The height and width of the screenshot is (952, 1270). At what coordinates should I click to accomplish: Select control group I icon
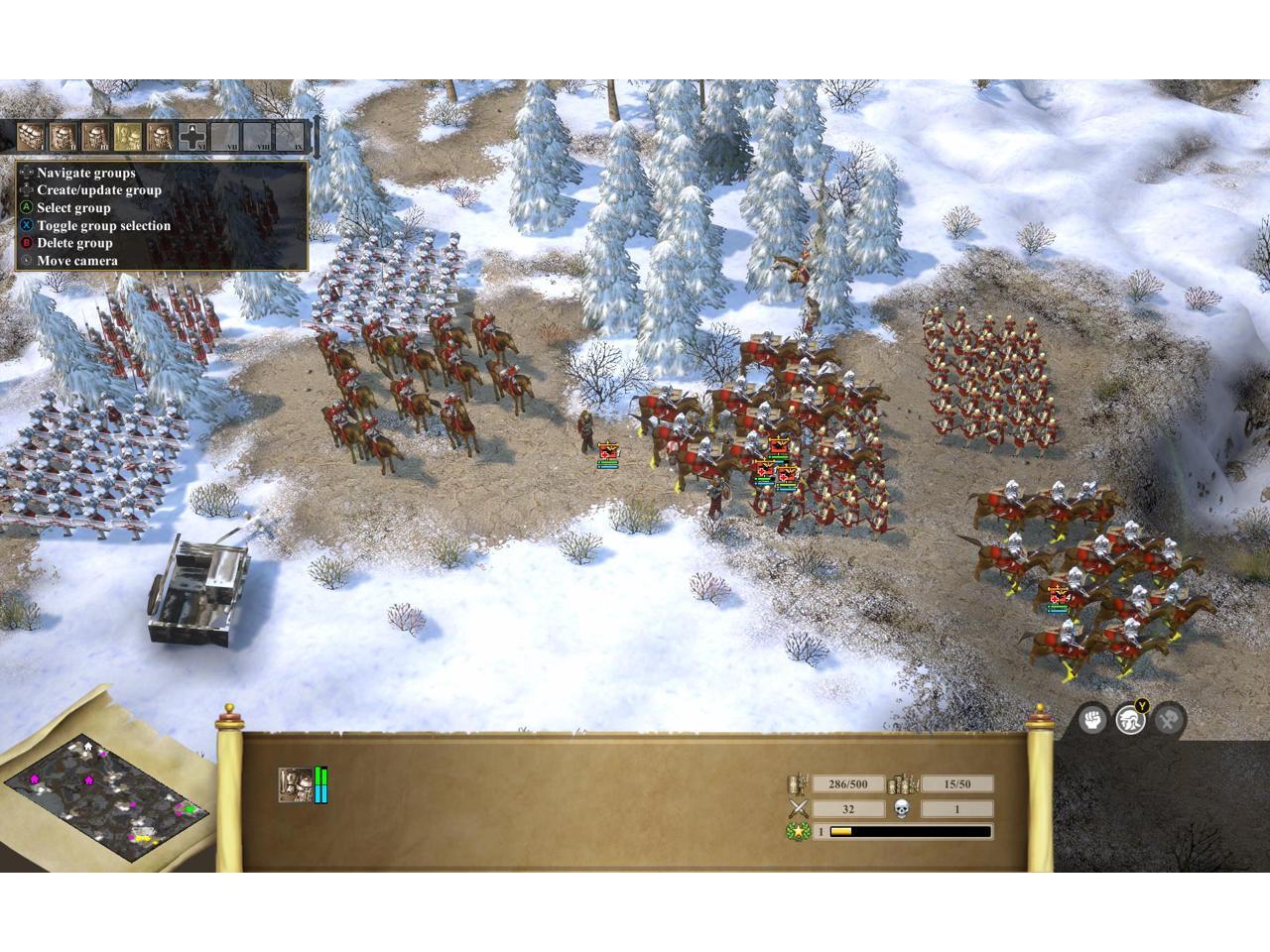click(31, 136)
